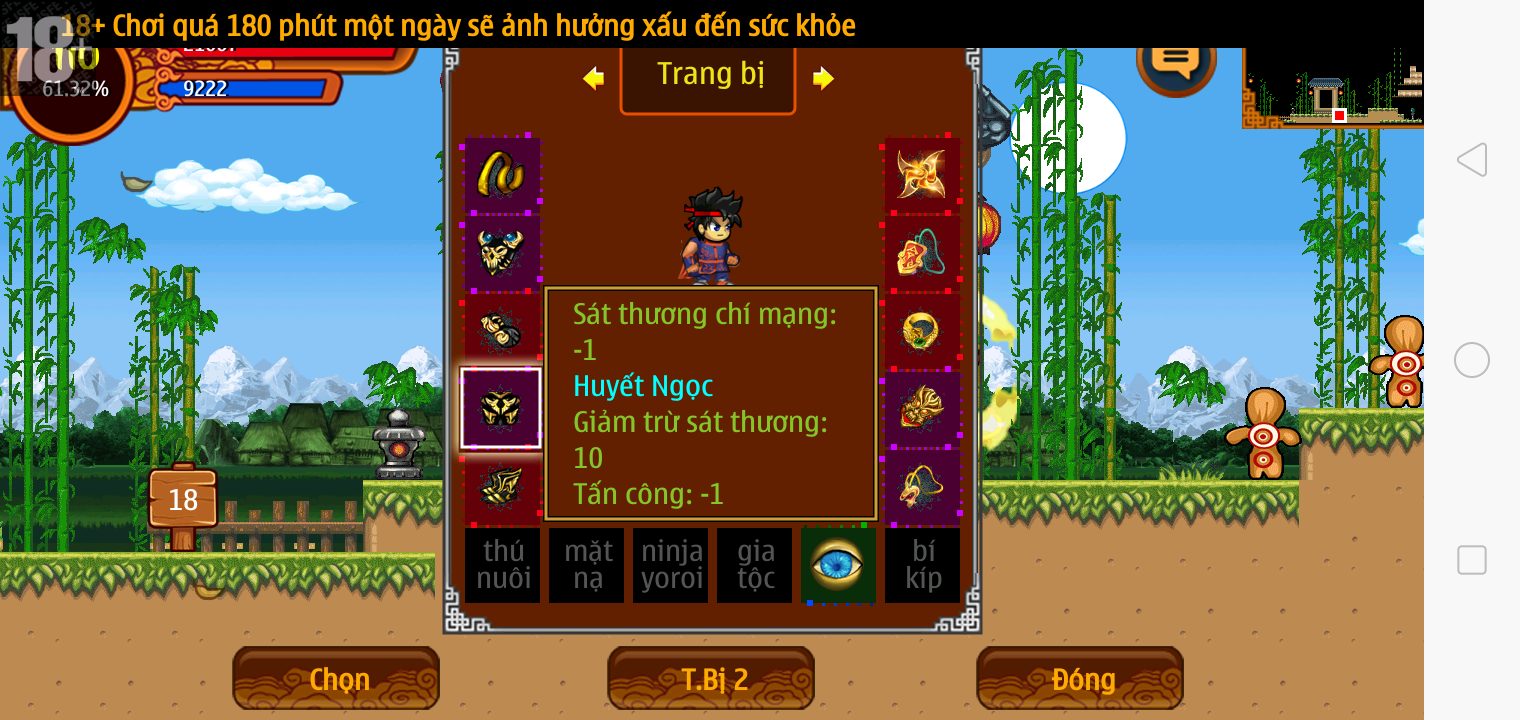Select the golden demon mask slot
This screenshot has height=720, width=1520.
(x=921, y=408)
